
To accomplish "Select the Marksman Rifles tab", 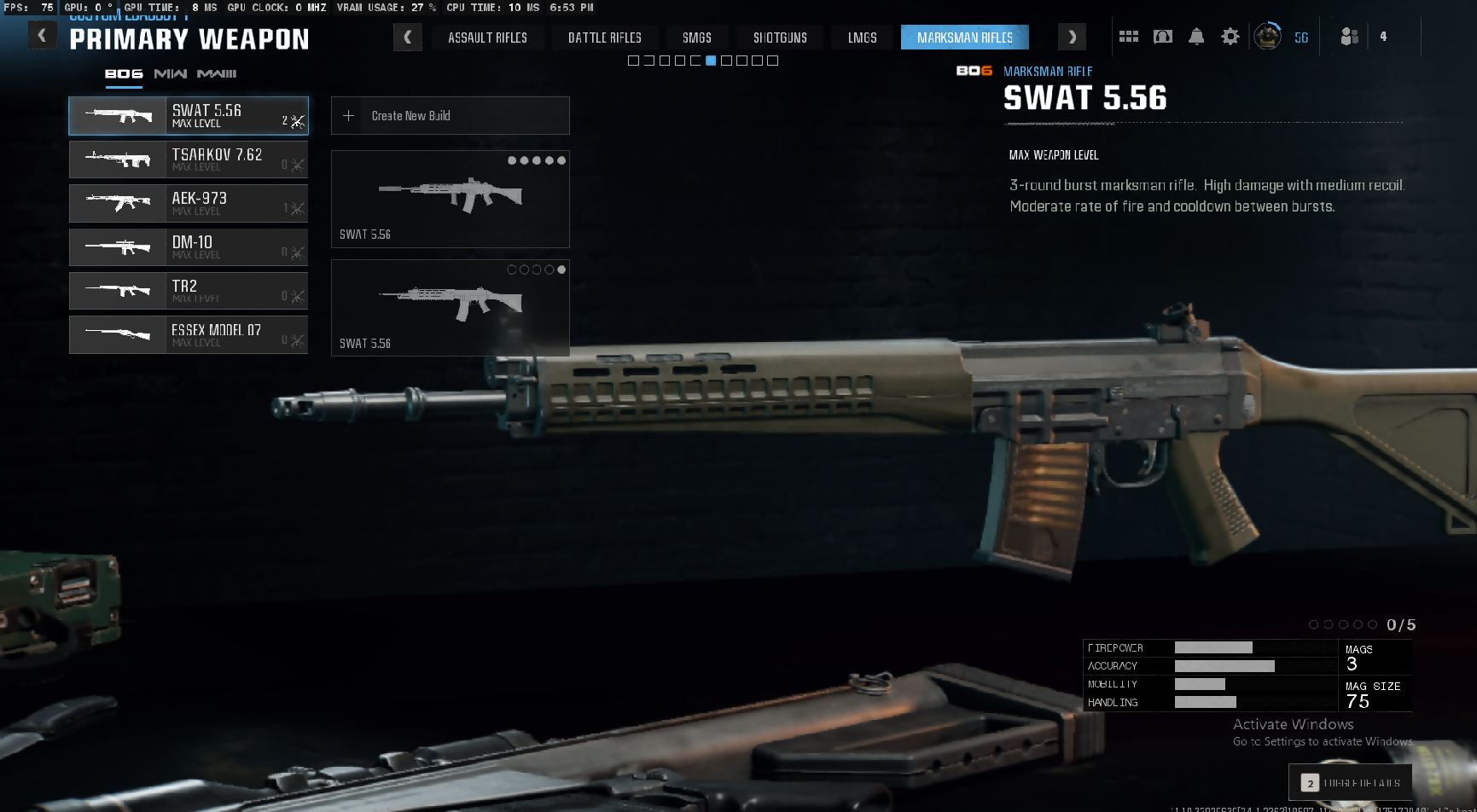I will pos(964,38).
